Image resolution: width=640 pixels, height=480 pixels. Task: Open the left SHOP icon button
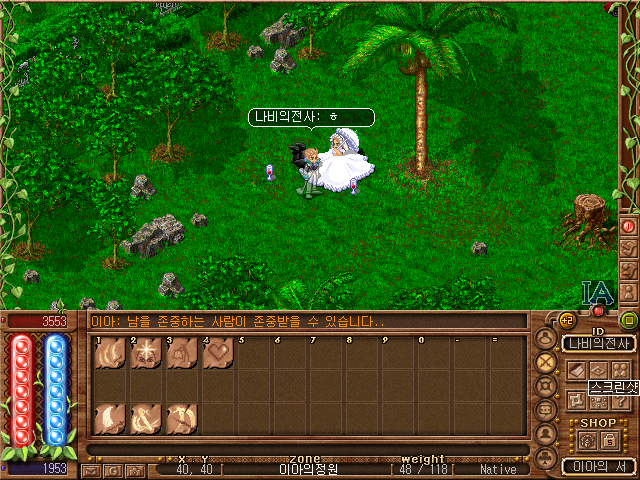tap(587, 440)
